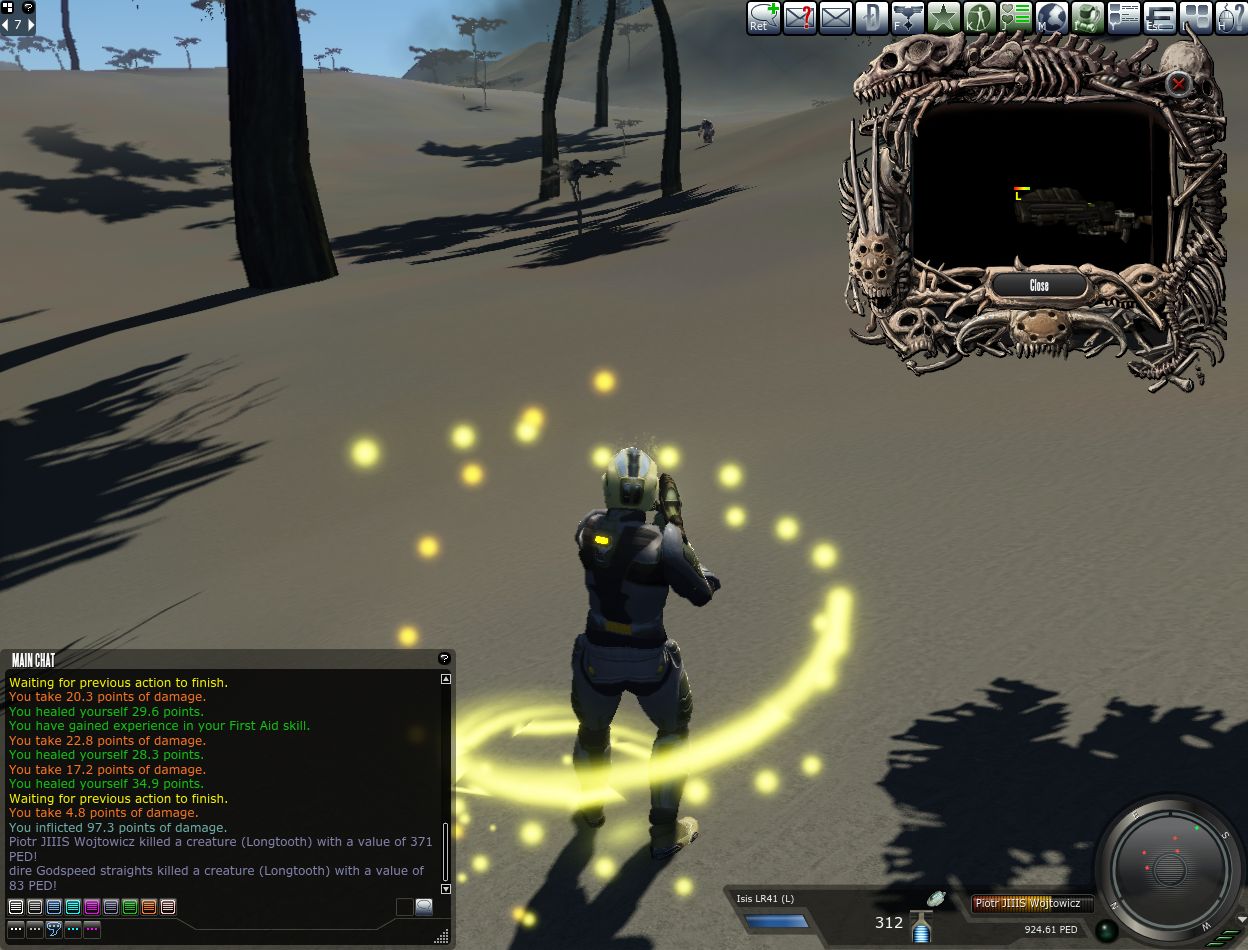Select the green chat channel filter
Viewport: 1248px width, 950px height.
(x=130, y=907)
